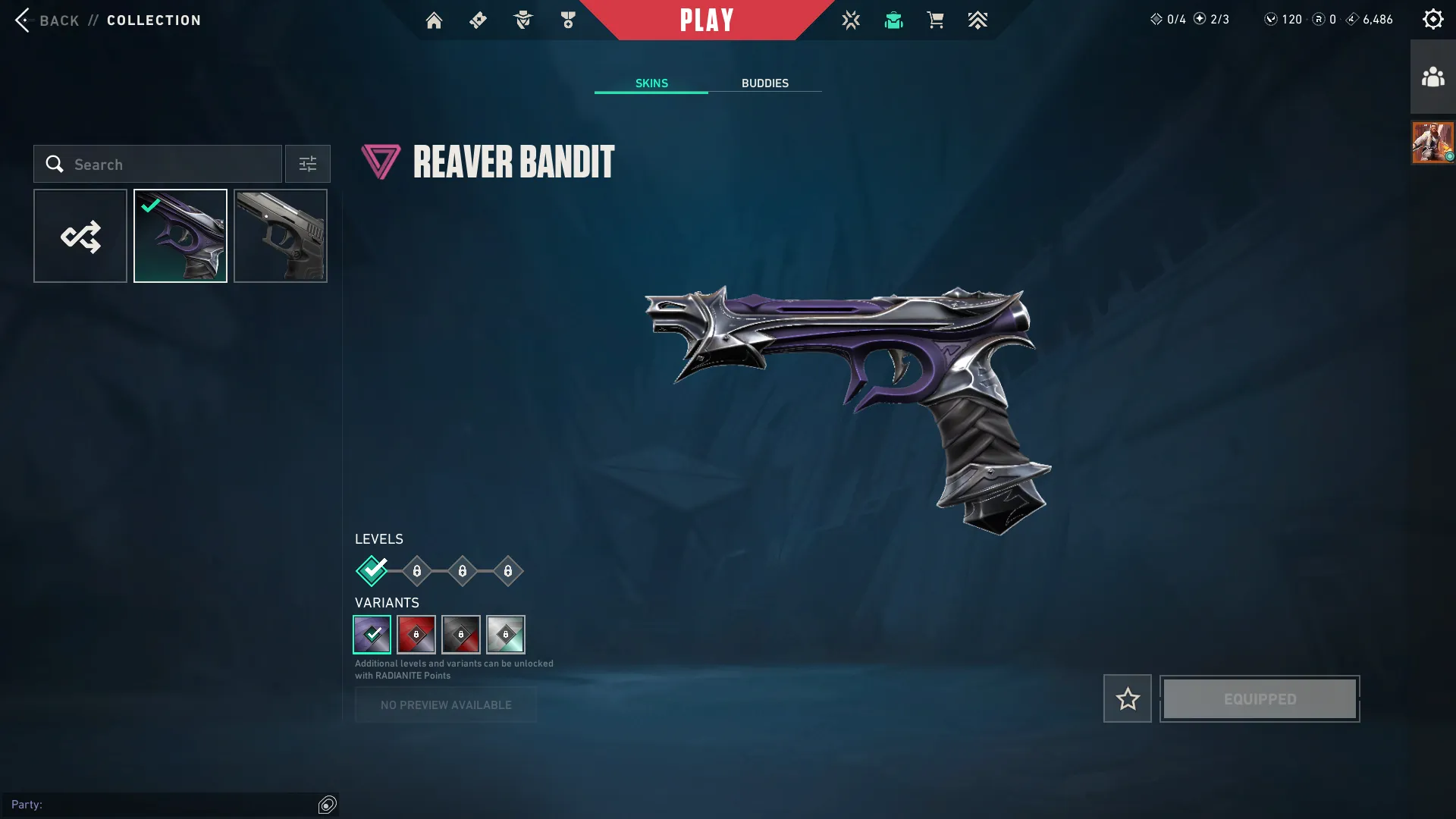This screenshot has height=819, width=1456.
Task: Switch to the BUDDIES tab
Action: tap(766, 83)
